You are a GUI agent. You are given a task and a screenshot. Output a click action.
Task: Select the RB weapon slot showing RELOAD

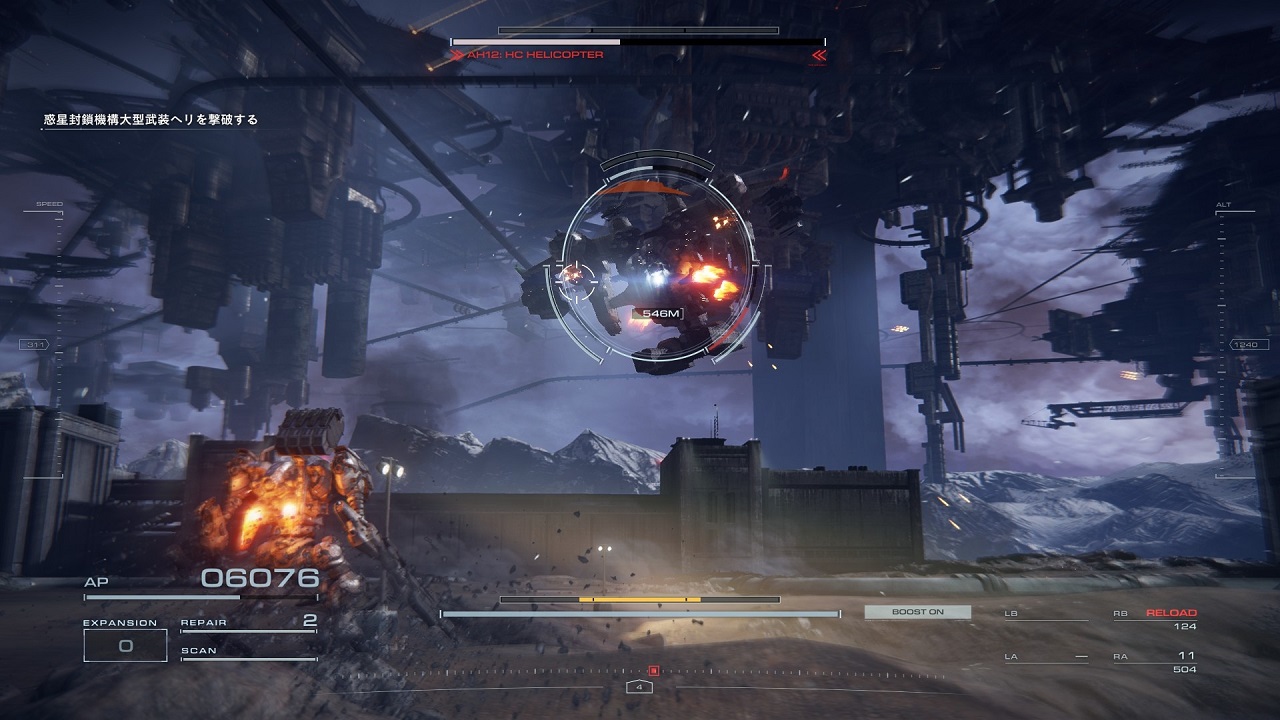[1155, 619]
